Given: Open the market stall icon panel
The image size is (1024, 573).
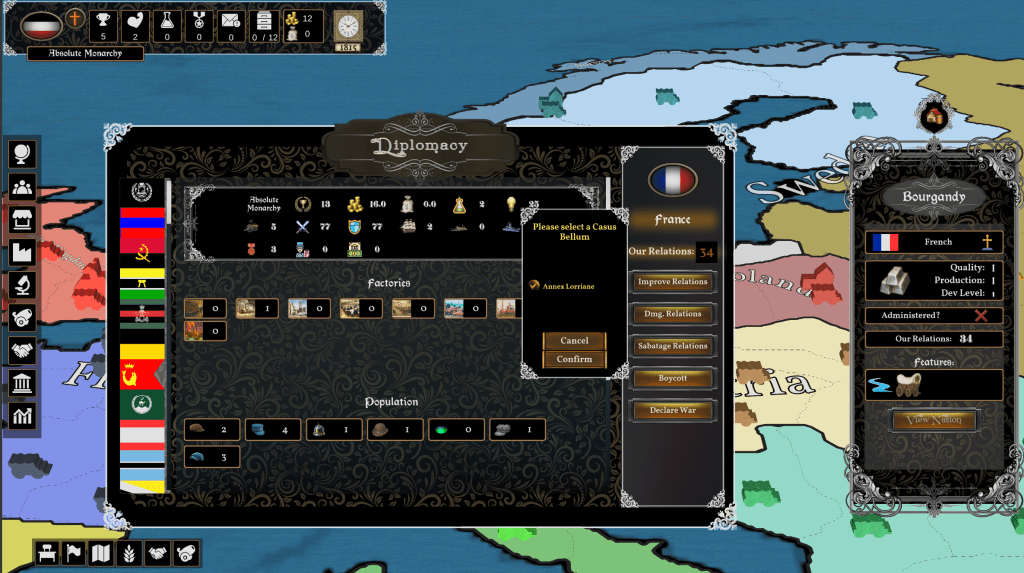Looking at the screenshot, I should point(22,220).
